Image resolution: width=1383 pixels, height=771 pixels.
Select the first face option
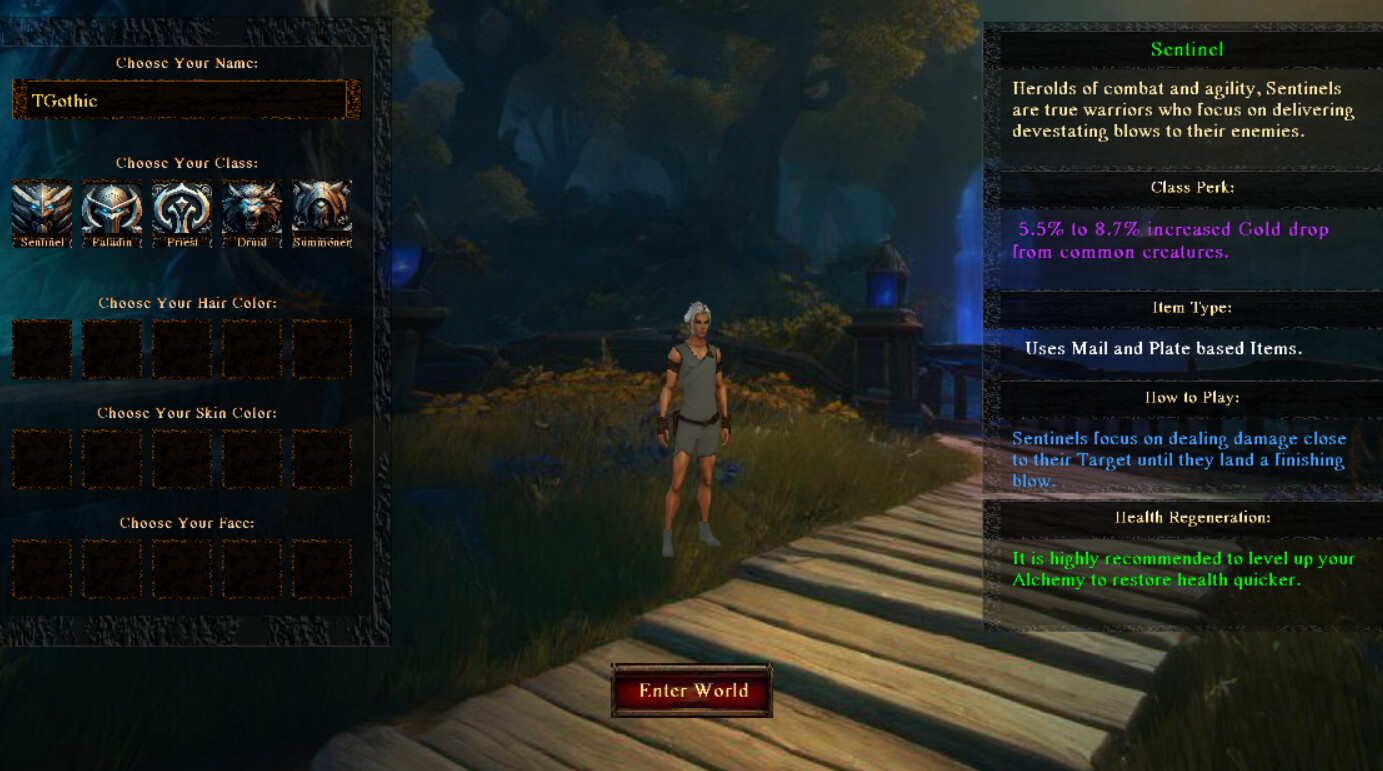click(41, 570)
